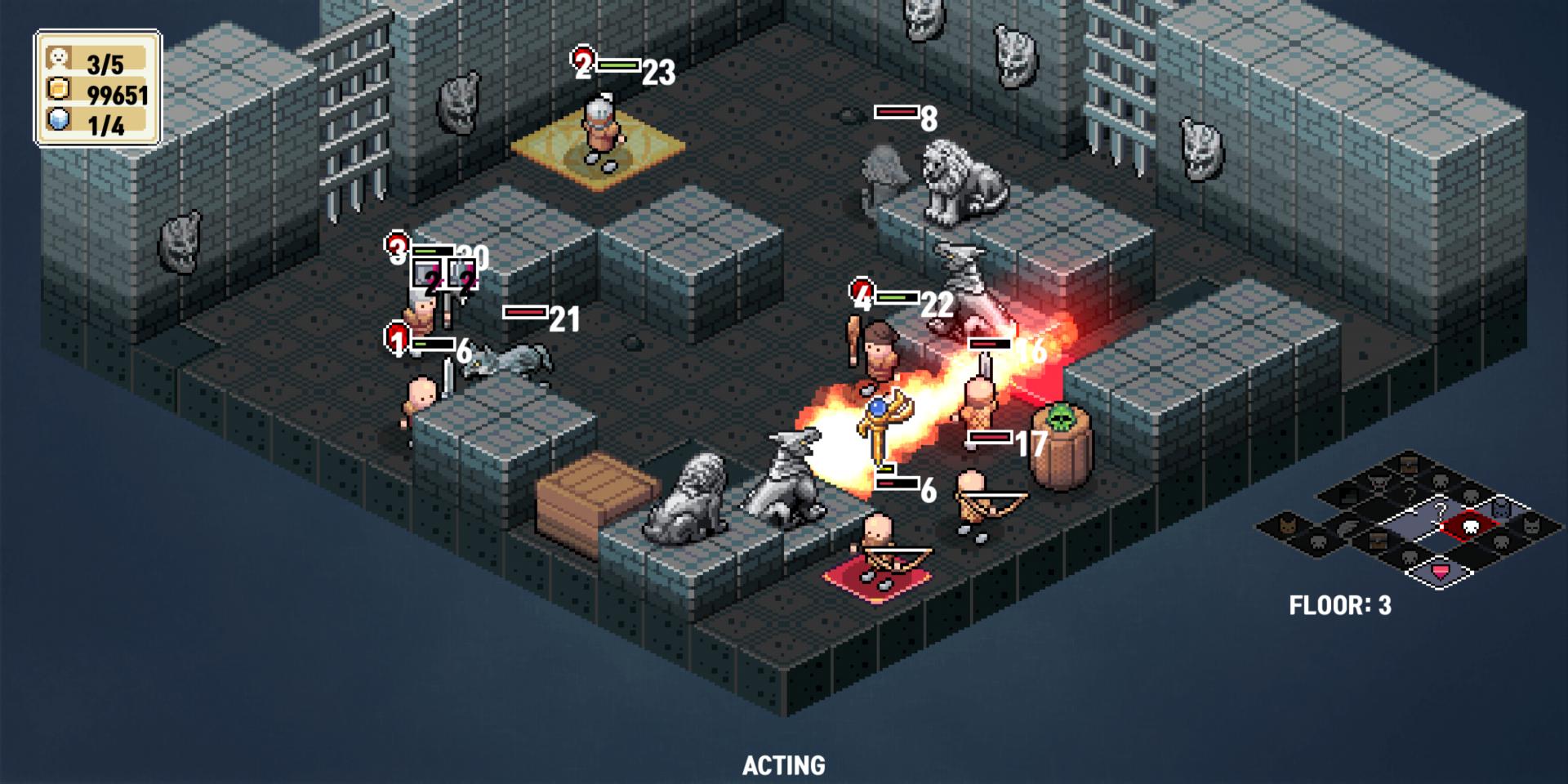The image size is (1568, 784).
Task: Click the ACTING status text
Action: coord(783,765)
